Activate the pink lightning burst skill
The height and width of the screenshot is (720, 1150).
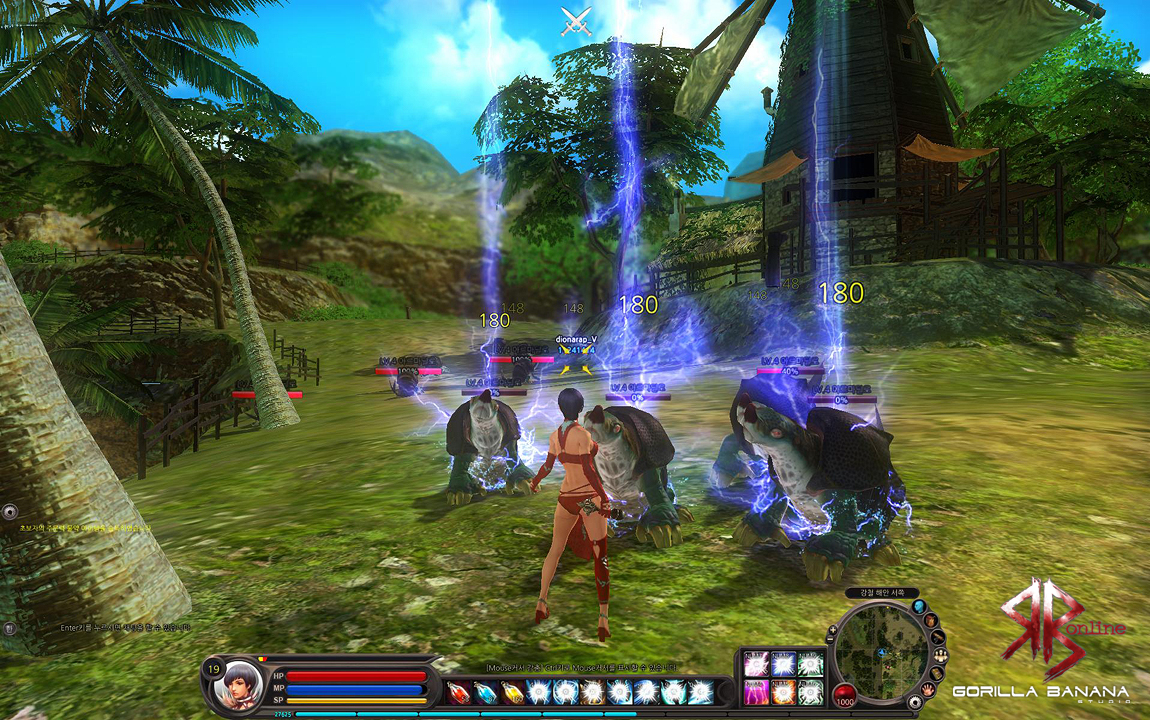755,664
